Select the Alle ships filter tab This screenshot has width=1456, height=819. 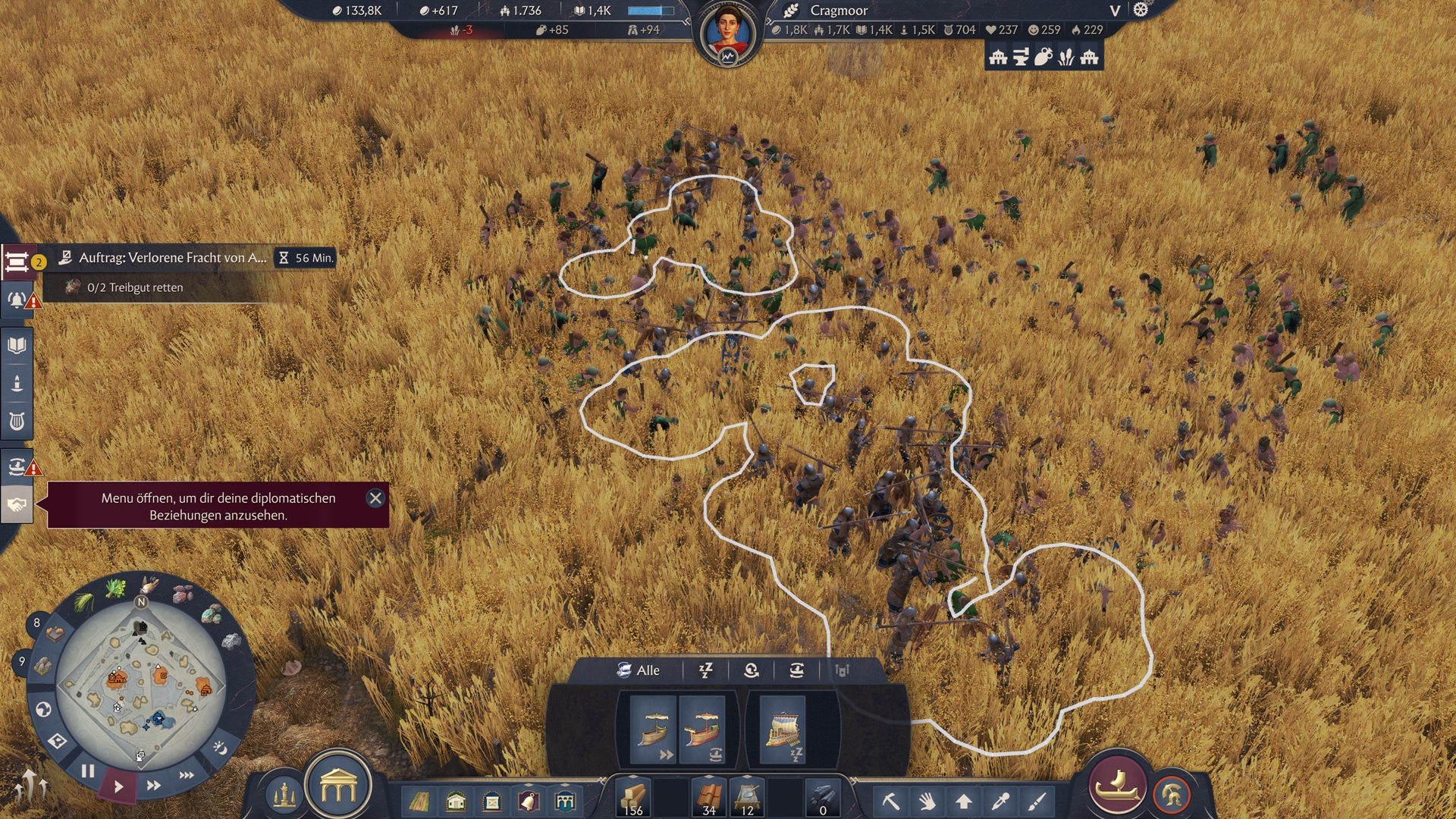(x=638, y=670)
